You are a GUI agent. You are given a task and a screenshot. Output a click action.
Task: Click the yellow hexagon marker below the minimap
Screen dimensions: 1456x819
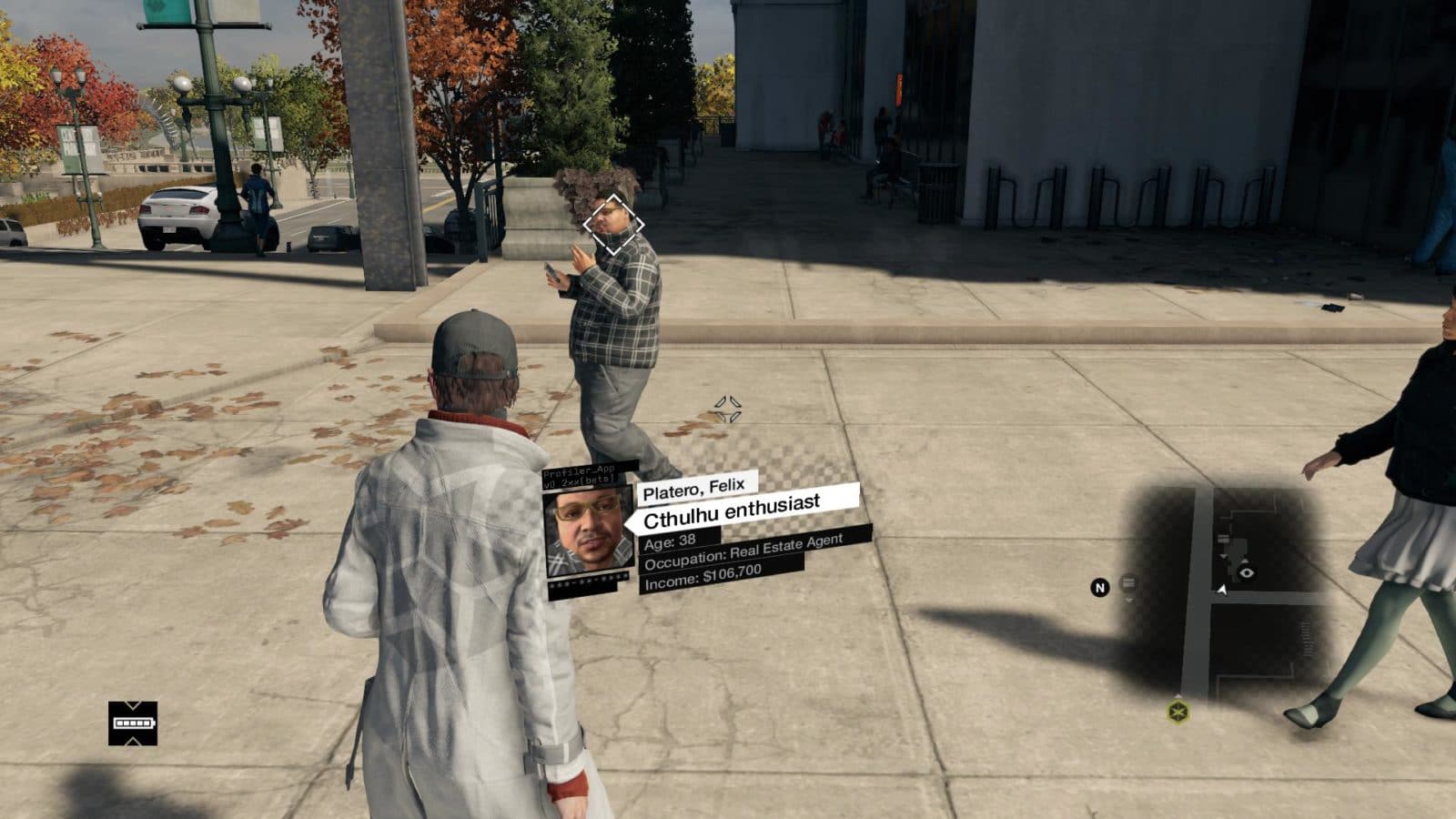[1178, 711]
